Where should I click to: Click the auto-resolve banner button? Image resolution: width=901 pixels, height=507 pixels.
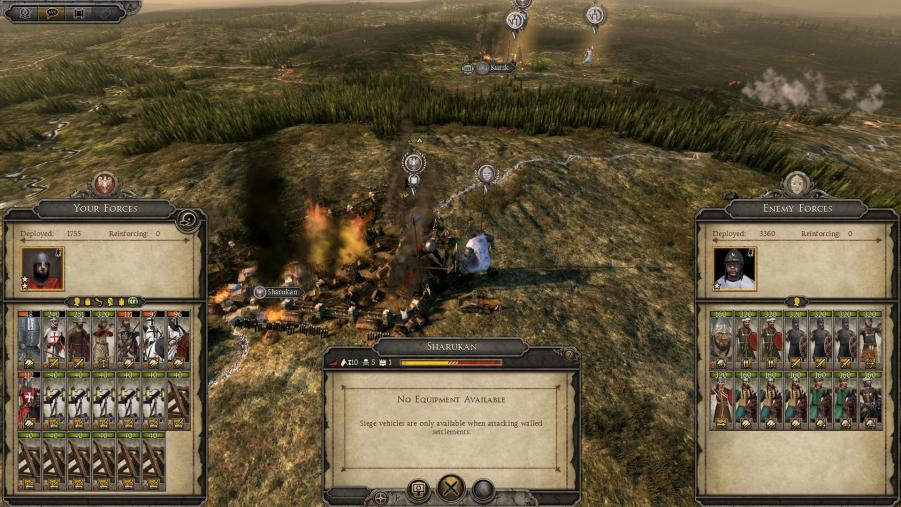(418, 490)
